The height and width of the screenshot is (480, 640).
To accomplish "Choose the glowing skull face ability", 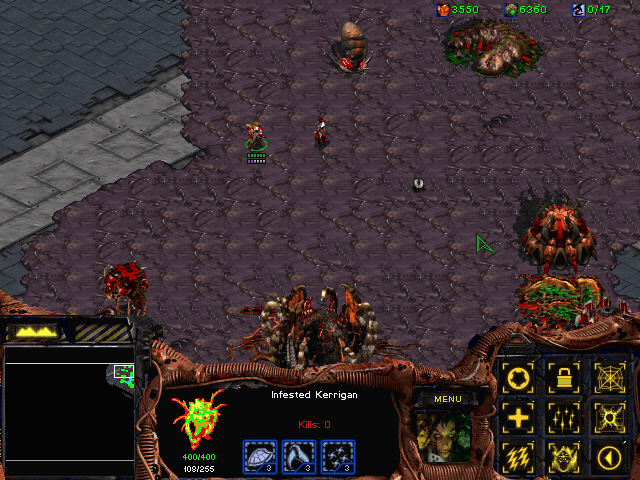I will point(563,456).
